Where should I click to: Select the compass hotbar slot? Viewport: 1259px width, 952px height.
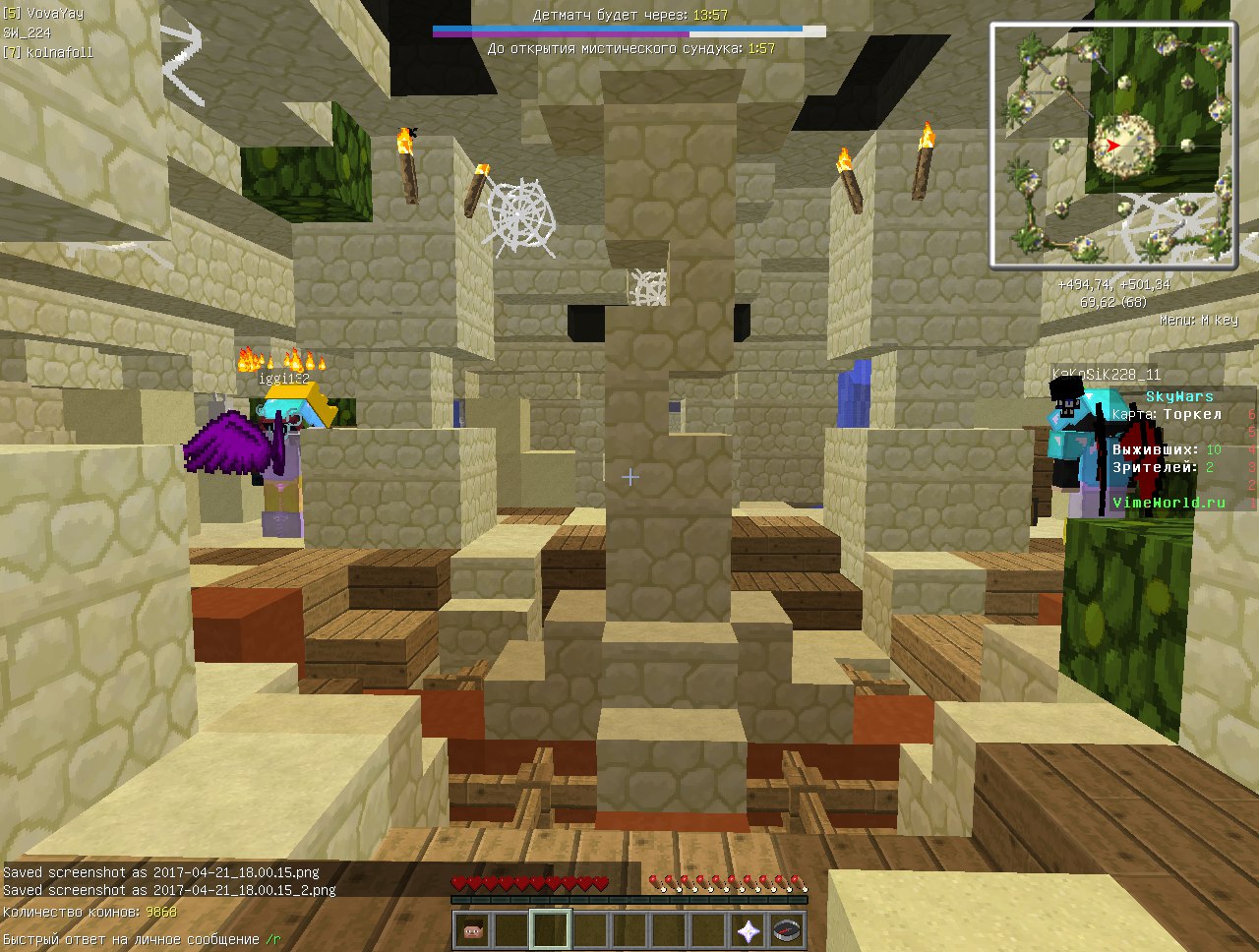pos(788,929)
